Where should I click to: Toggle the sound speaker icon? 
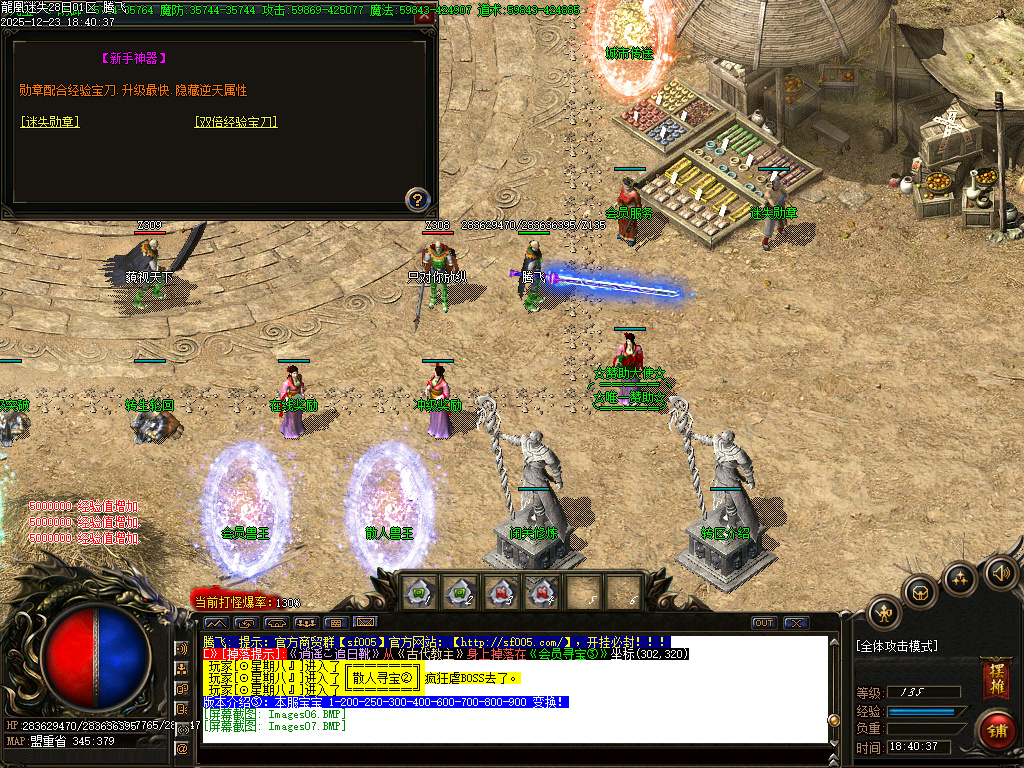click(x=1000, y=573)
